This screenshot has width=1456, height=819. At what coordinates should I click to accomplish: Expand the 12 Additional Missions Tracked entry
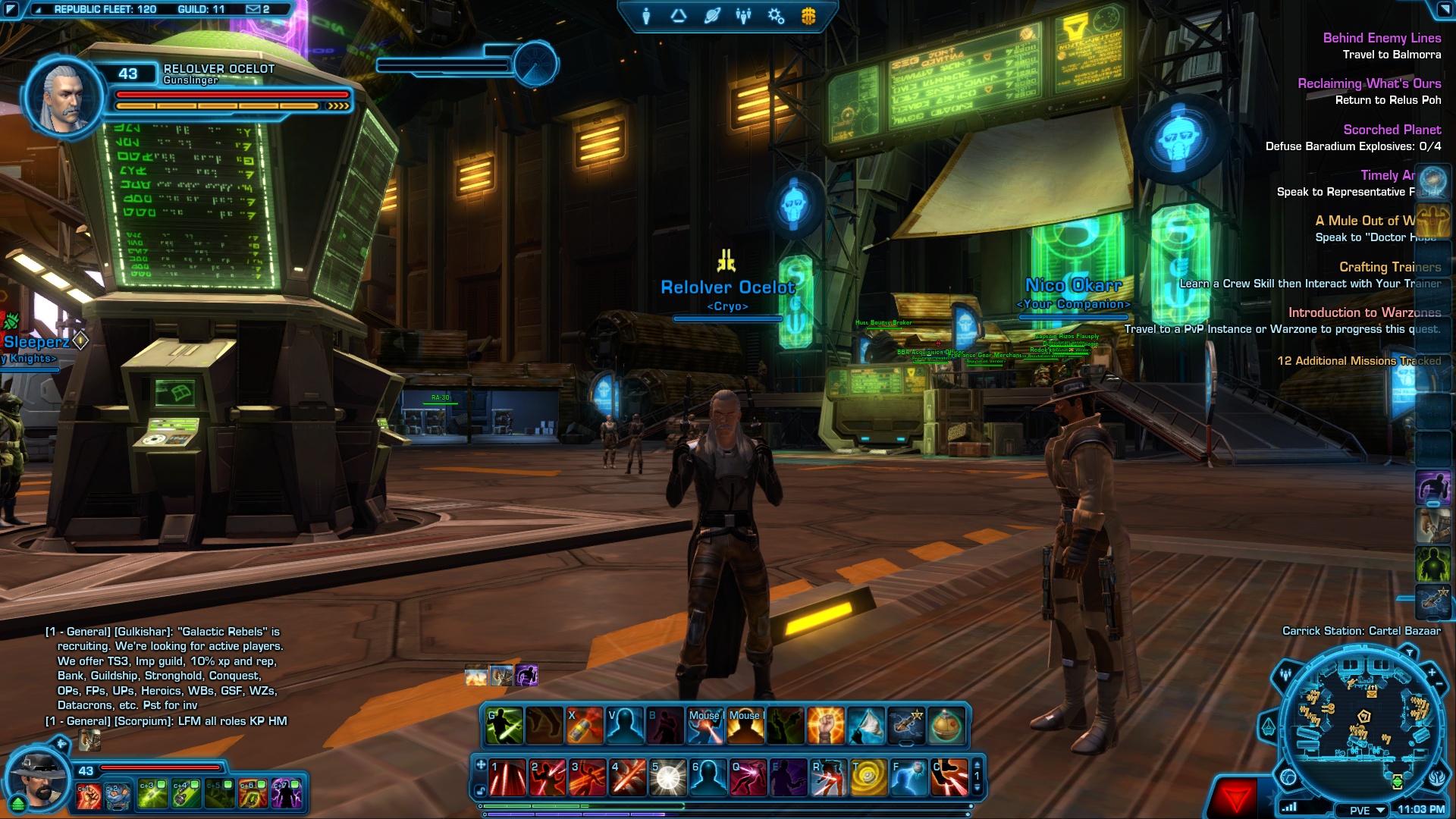pos(1359,361)
